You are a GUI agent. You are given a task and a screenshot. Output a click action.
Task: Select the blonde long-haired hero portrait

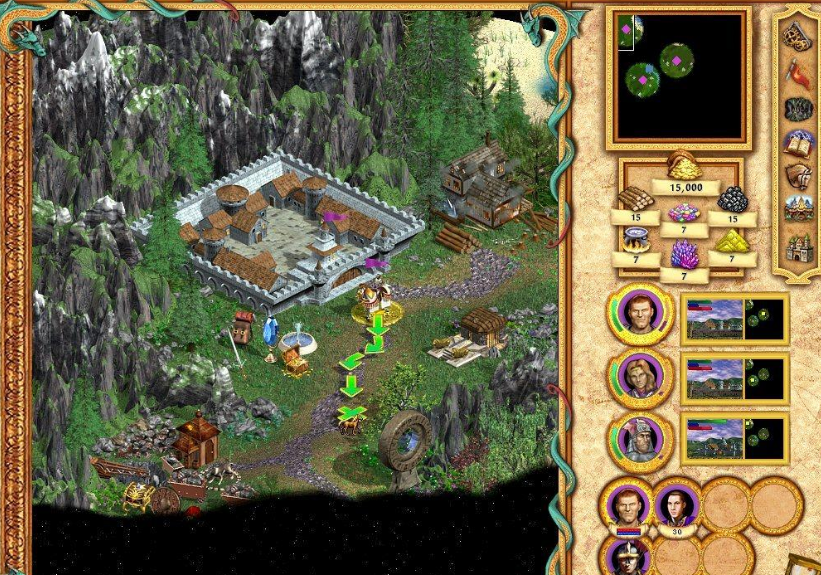638,376
